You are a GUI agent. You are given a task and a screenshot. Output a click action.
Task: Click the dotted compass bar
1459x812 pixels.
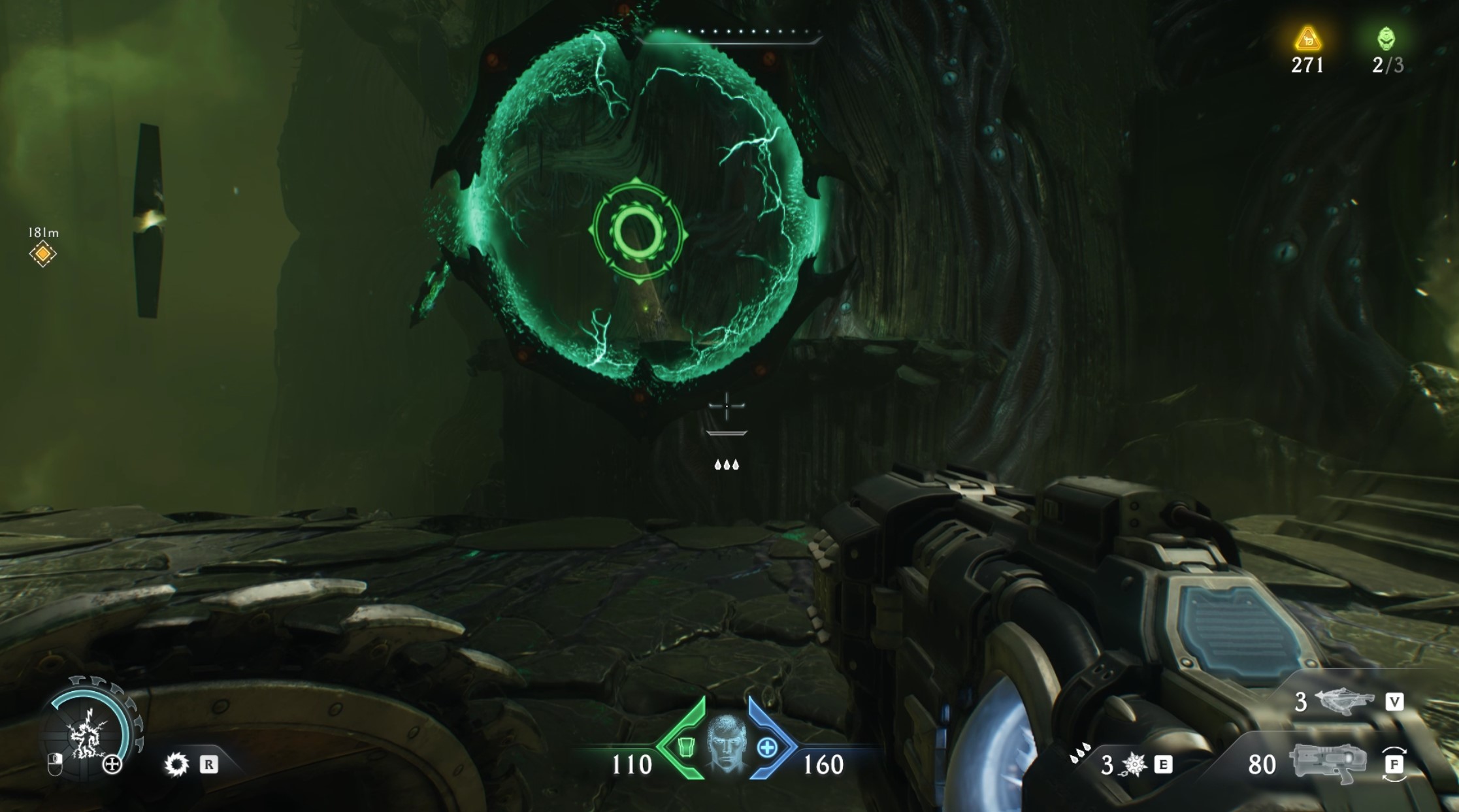(x=733, y=33)
